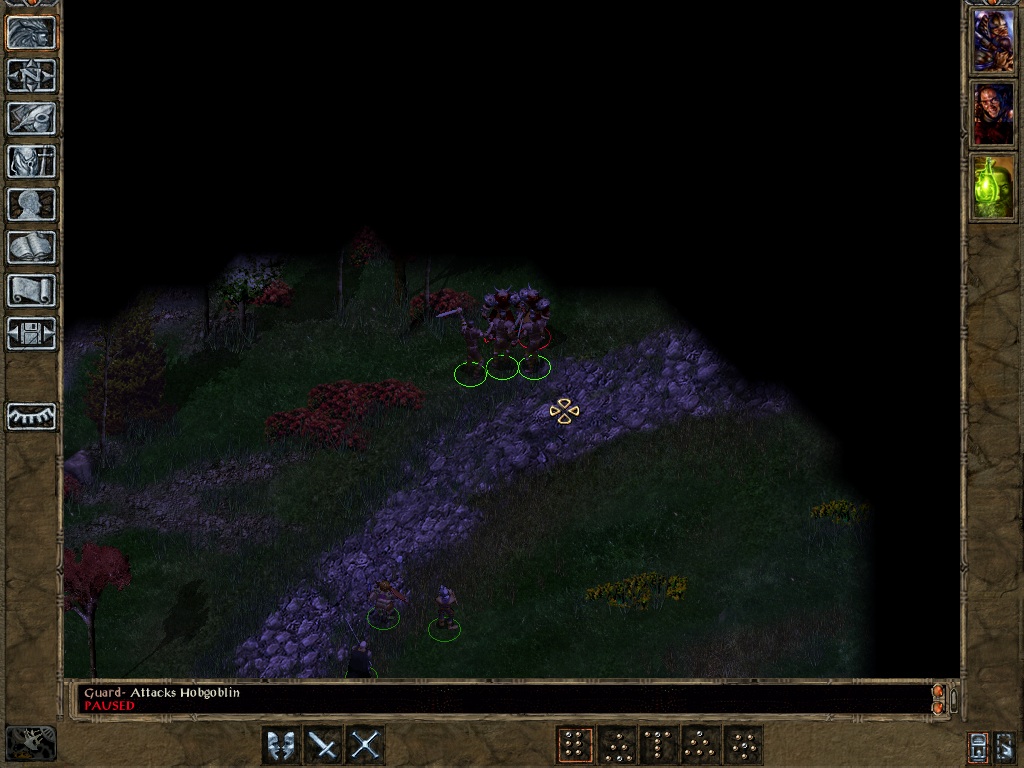Screen dimensions: 1024x768
Task: Select the helmeted warrior portrait
Action: coord(993,40)
